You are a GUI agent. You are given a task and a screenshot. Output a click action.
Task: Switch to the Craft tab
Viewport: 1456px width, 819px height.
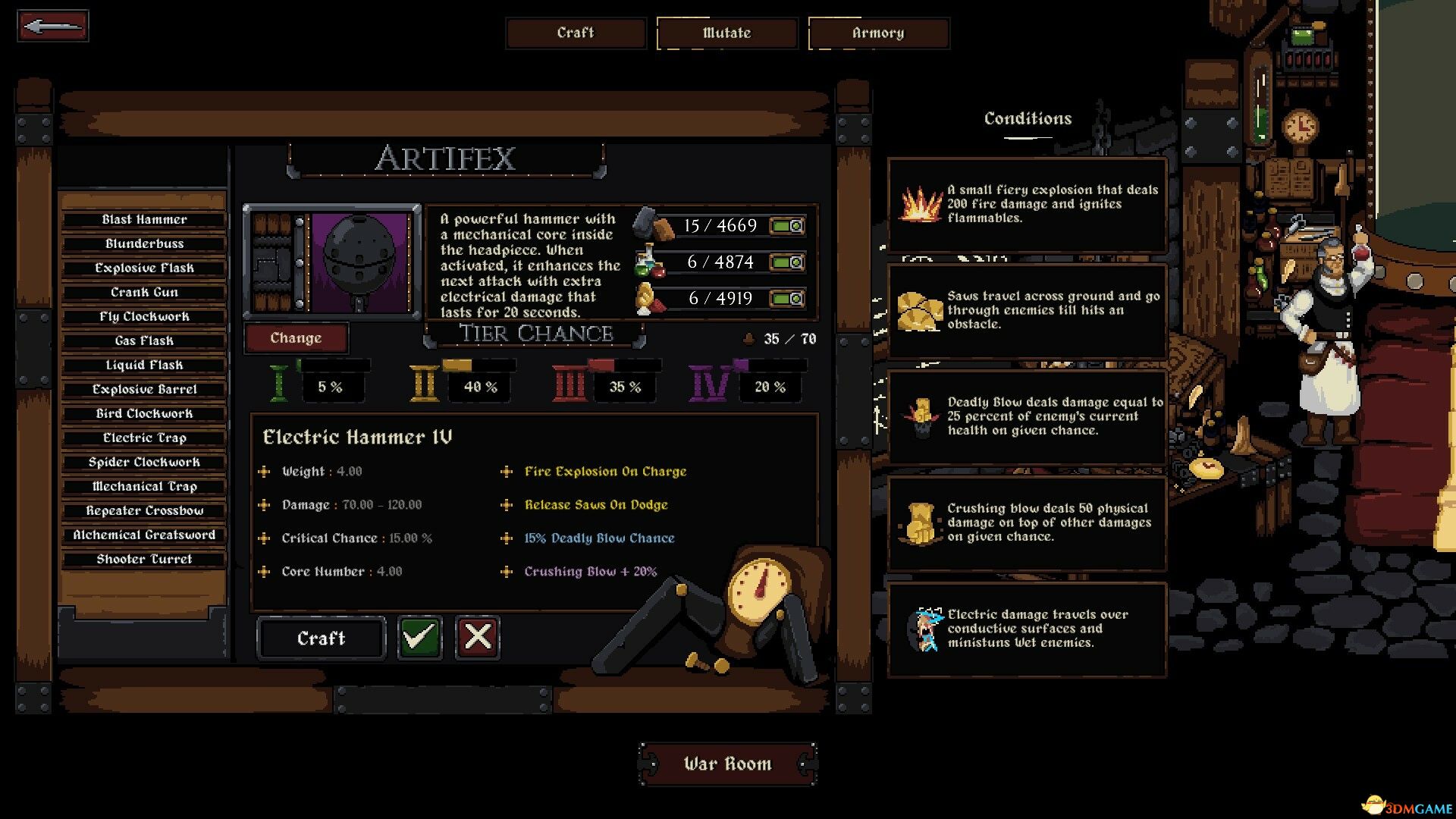pyautogui.click(x=576, y=33)
